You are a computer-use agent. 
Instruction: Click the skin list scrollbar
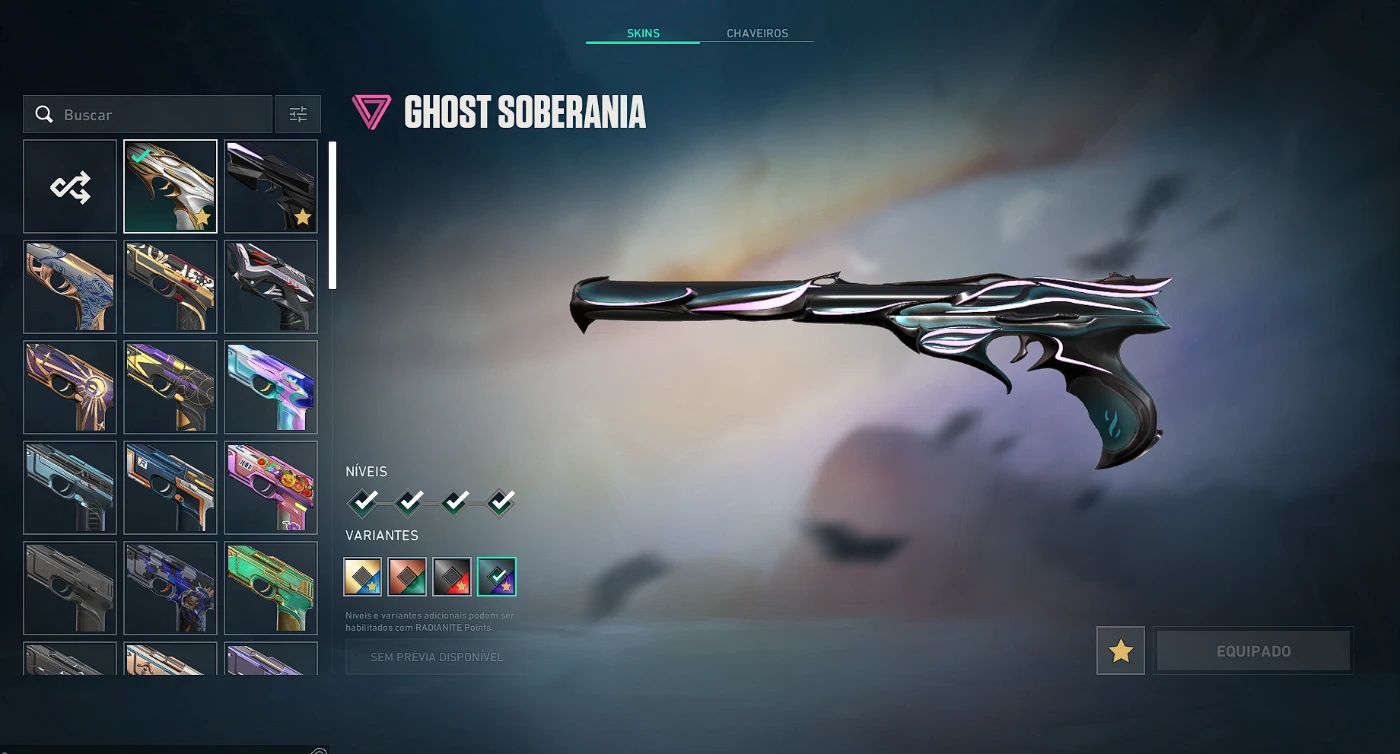(x=332, y=215)
